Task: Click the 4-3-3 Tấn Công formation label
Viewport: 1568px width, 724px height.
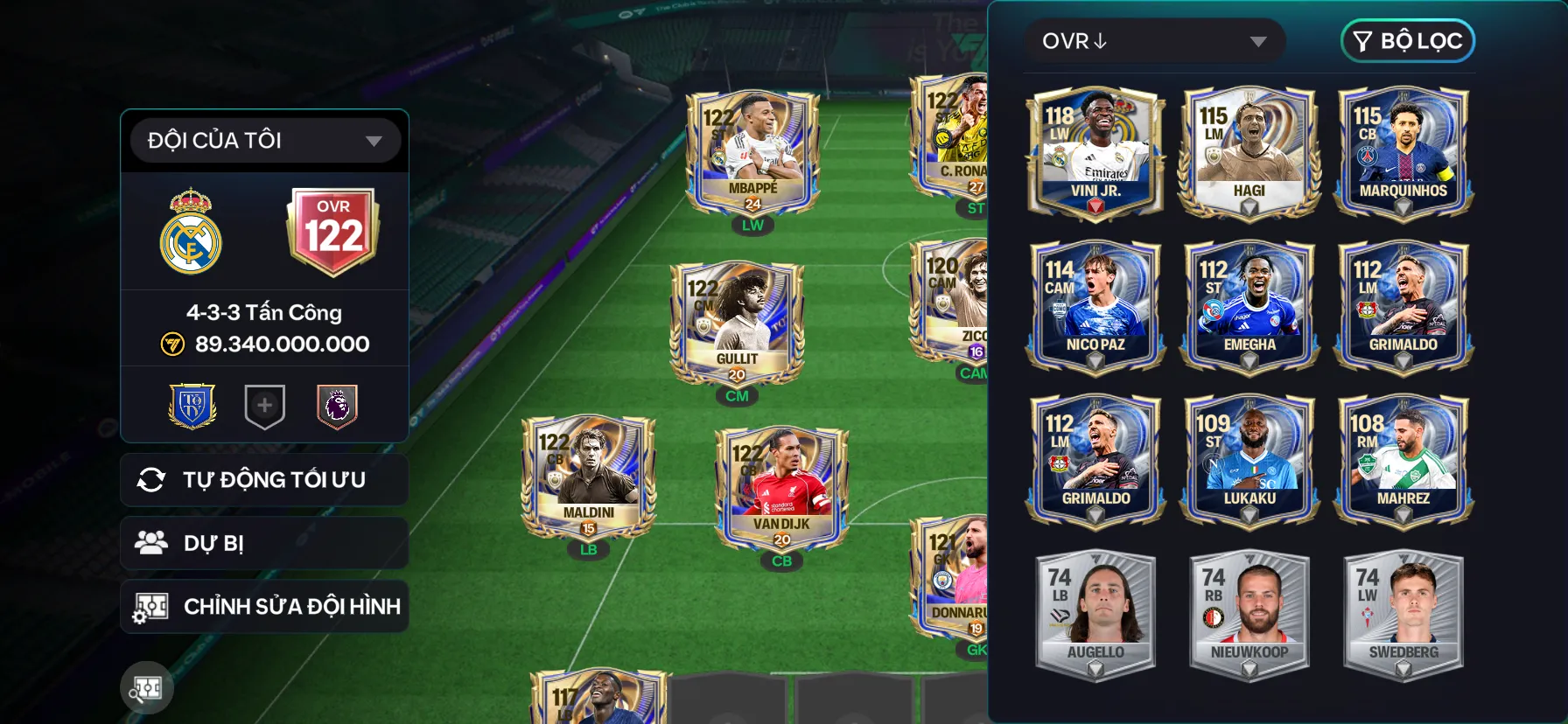Action: pos(264,312)
